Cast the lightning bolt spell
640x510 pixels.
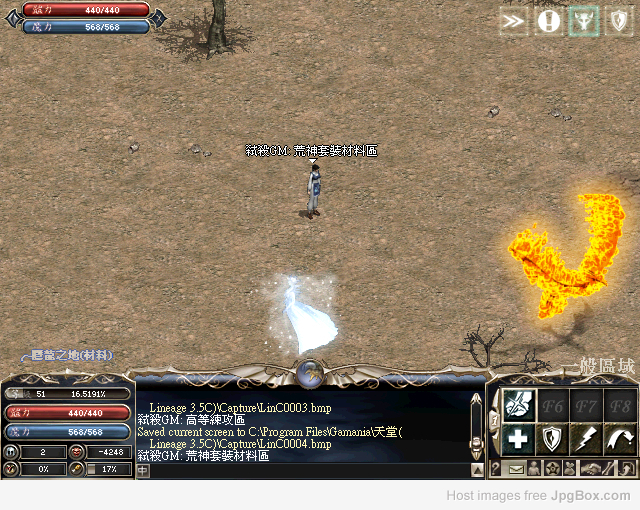[587, 438]
